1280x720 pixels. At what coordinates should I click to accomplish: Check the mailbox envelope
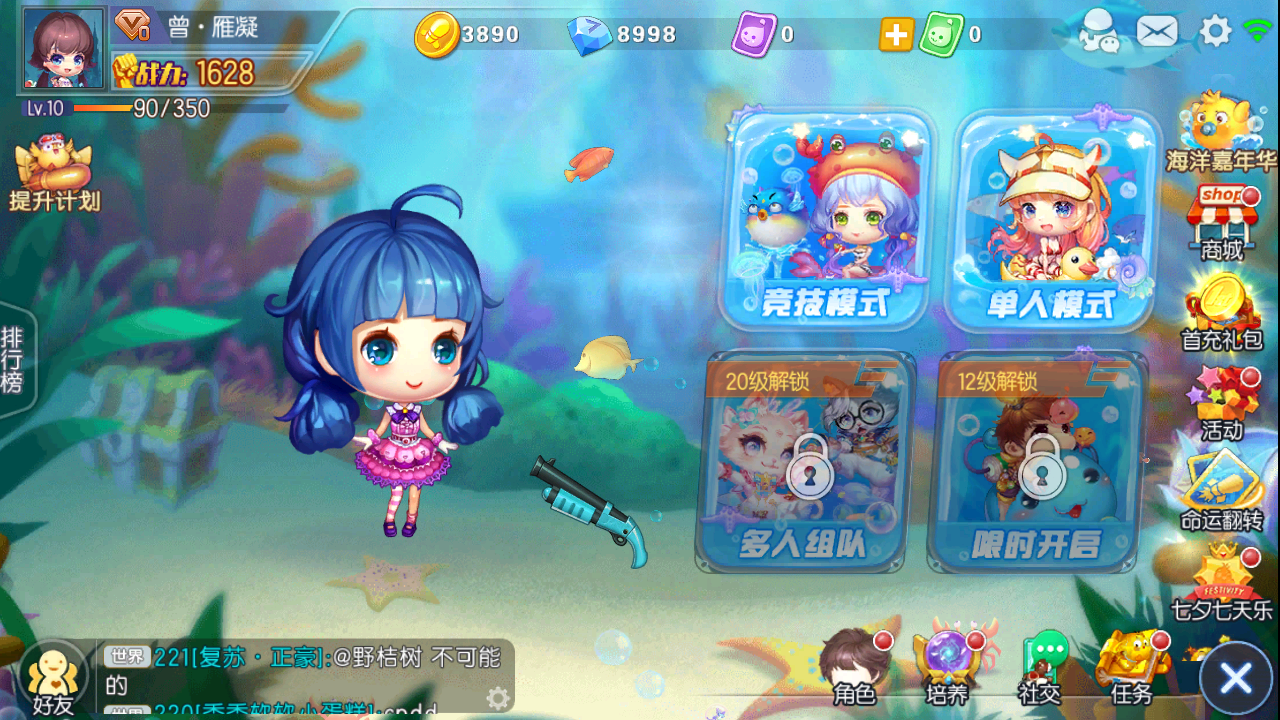(x=1156, y=32)
